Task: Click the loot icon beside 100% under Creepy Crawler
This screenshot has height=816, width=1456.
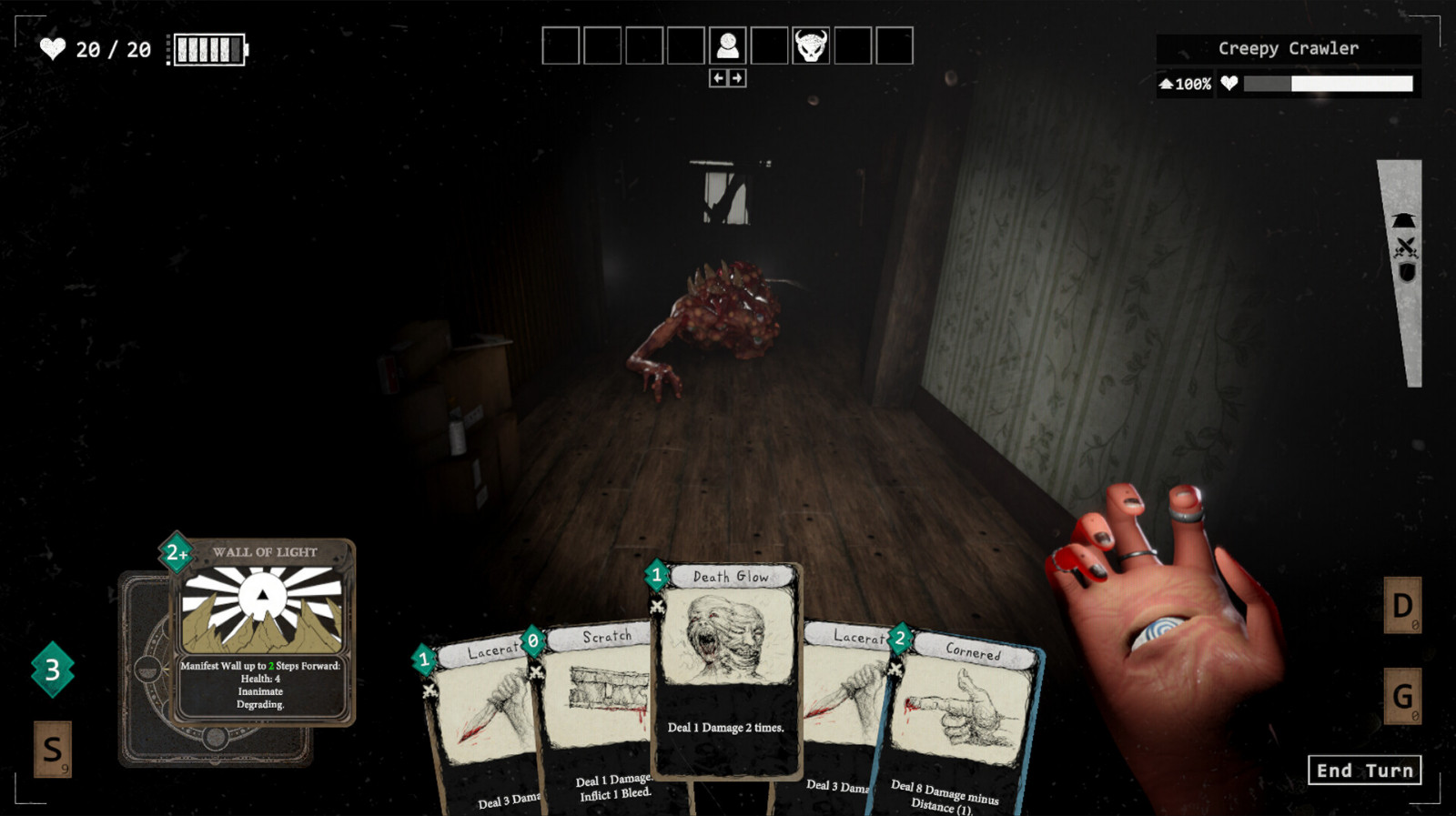Action: tap(1168, 83)
